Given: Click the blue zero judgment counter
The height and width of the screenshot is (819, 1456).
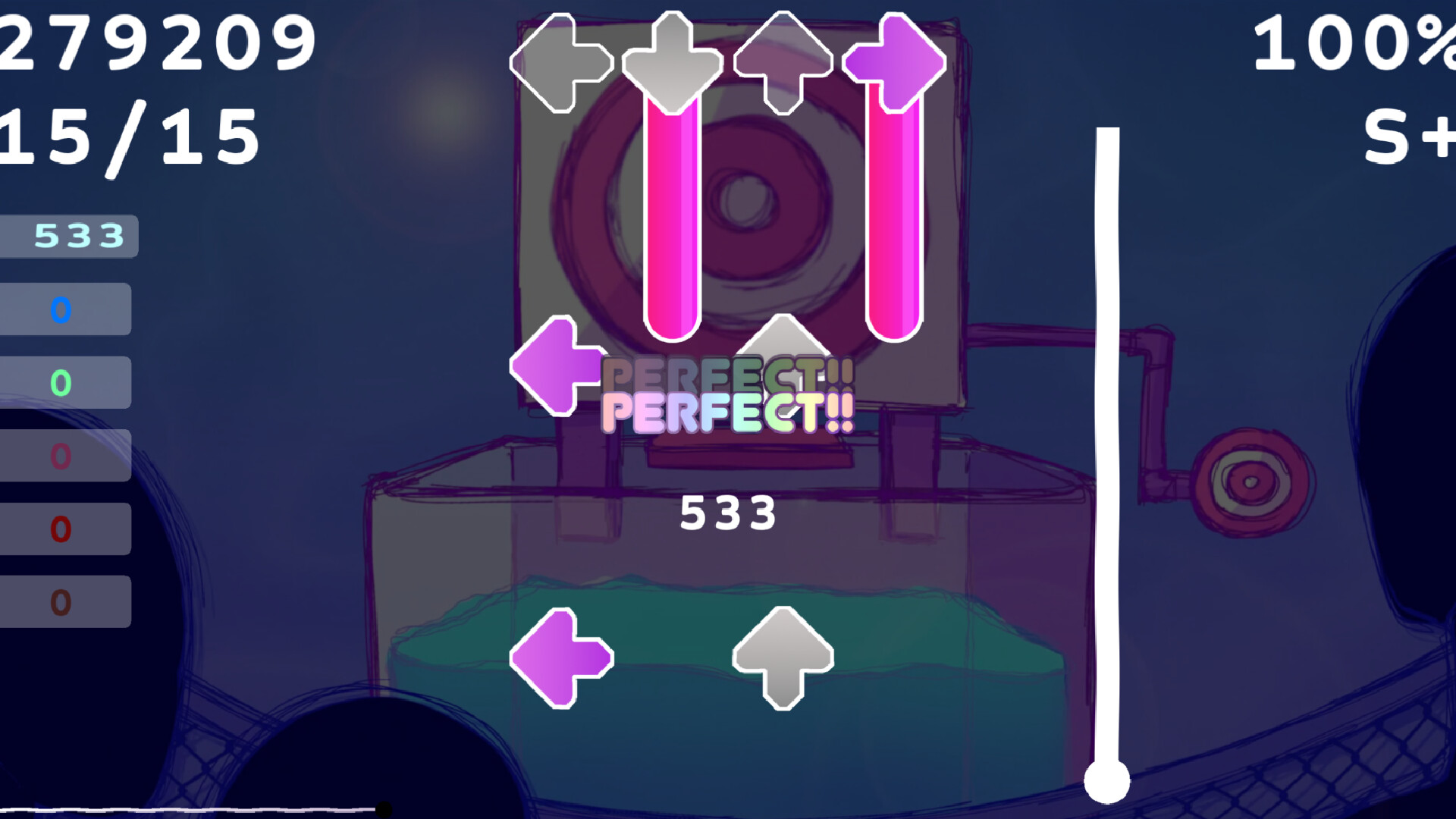Looking at the screenshot, I should pyautogui.click(x=61, y=309).
